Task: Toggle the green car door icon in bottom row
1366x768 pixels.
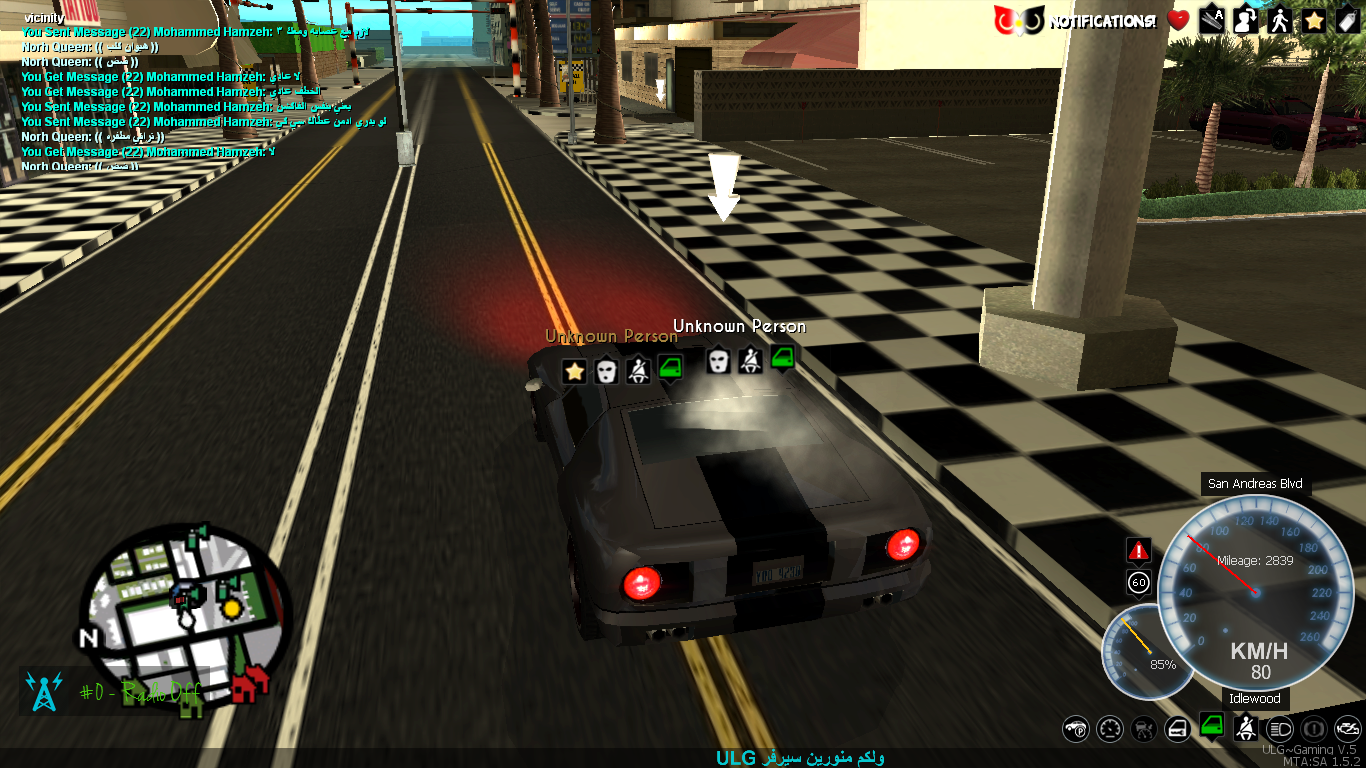Action: [x=1212, y=728]
